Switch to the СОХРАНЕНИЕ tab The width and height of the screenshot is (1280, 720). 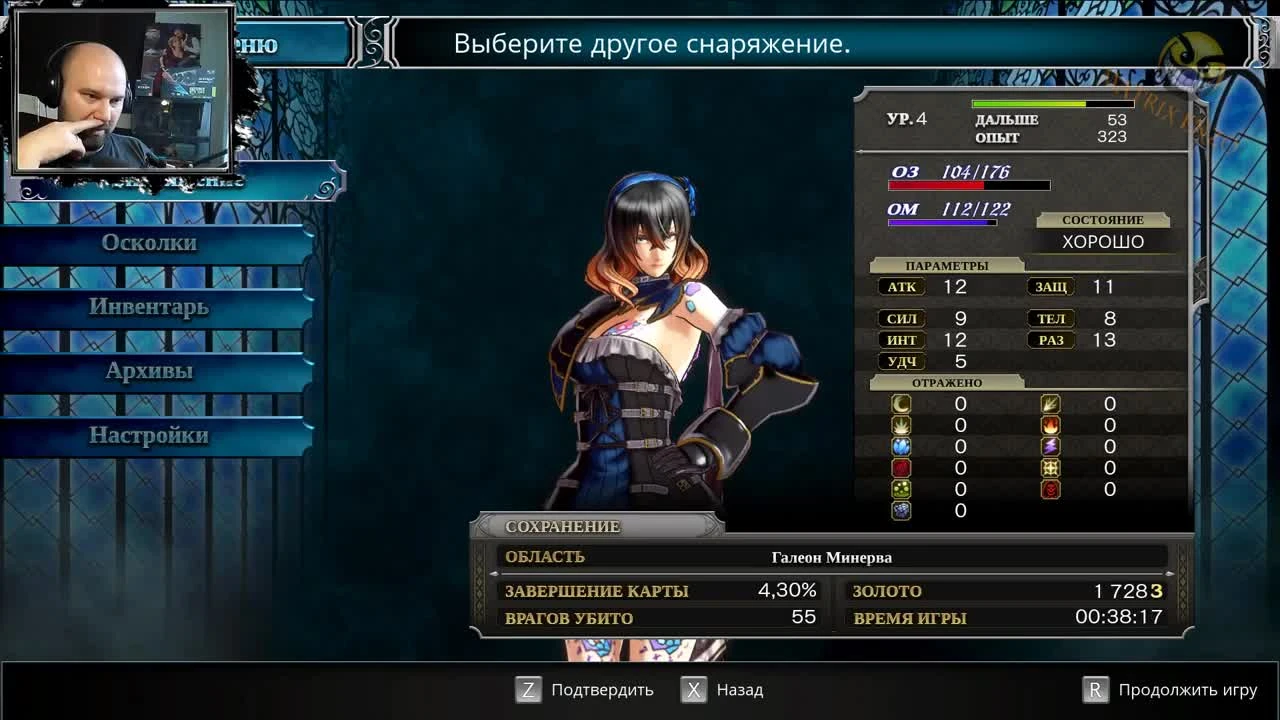[x=563, y=526]
